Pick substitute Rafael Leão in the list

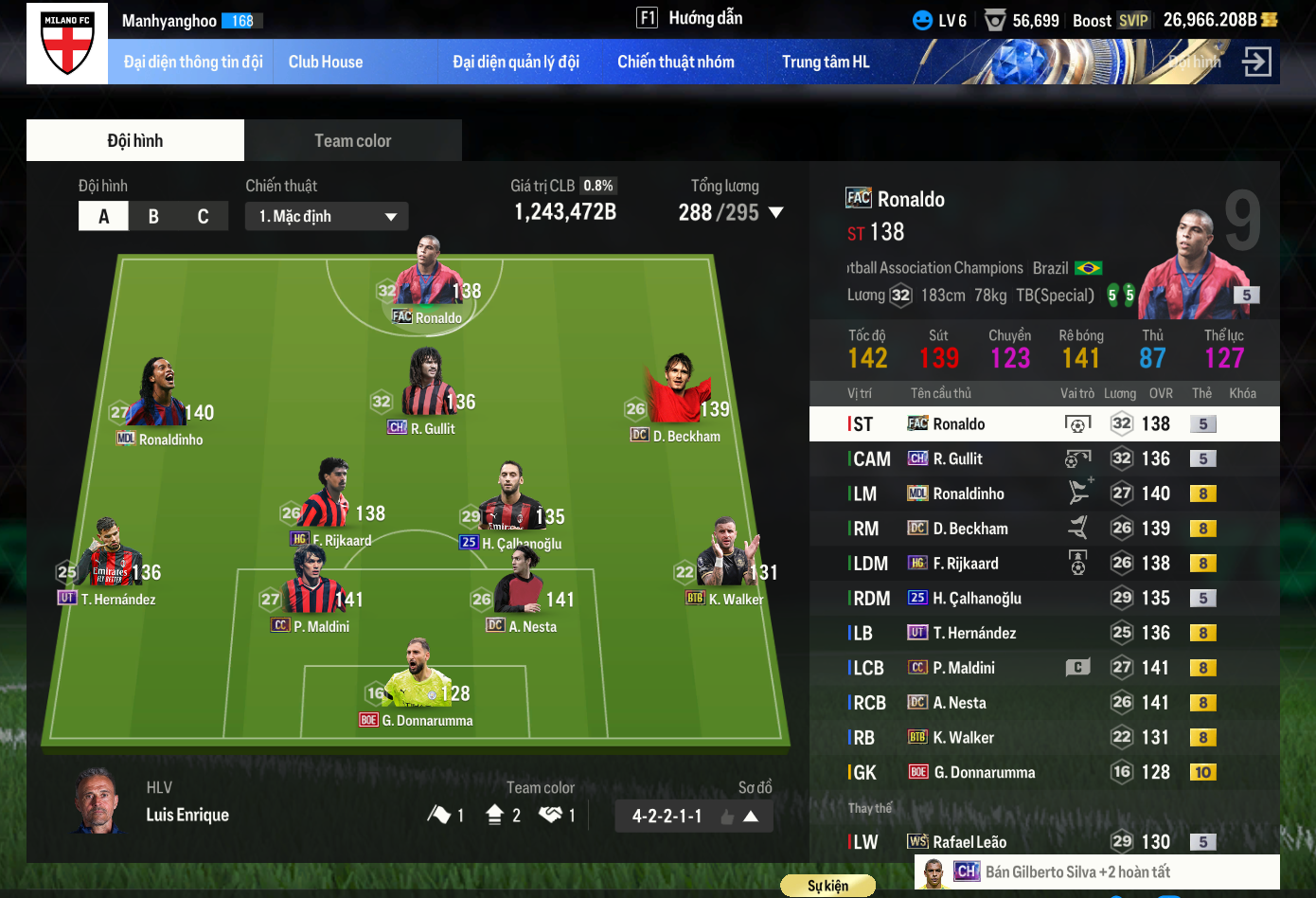pos(1043,842)
